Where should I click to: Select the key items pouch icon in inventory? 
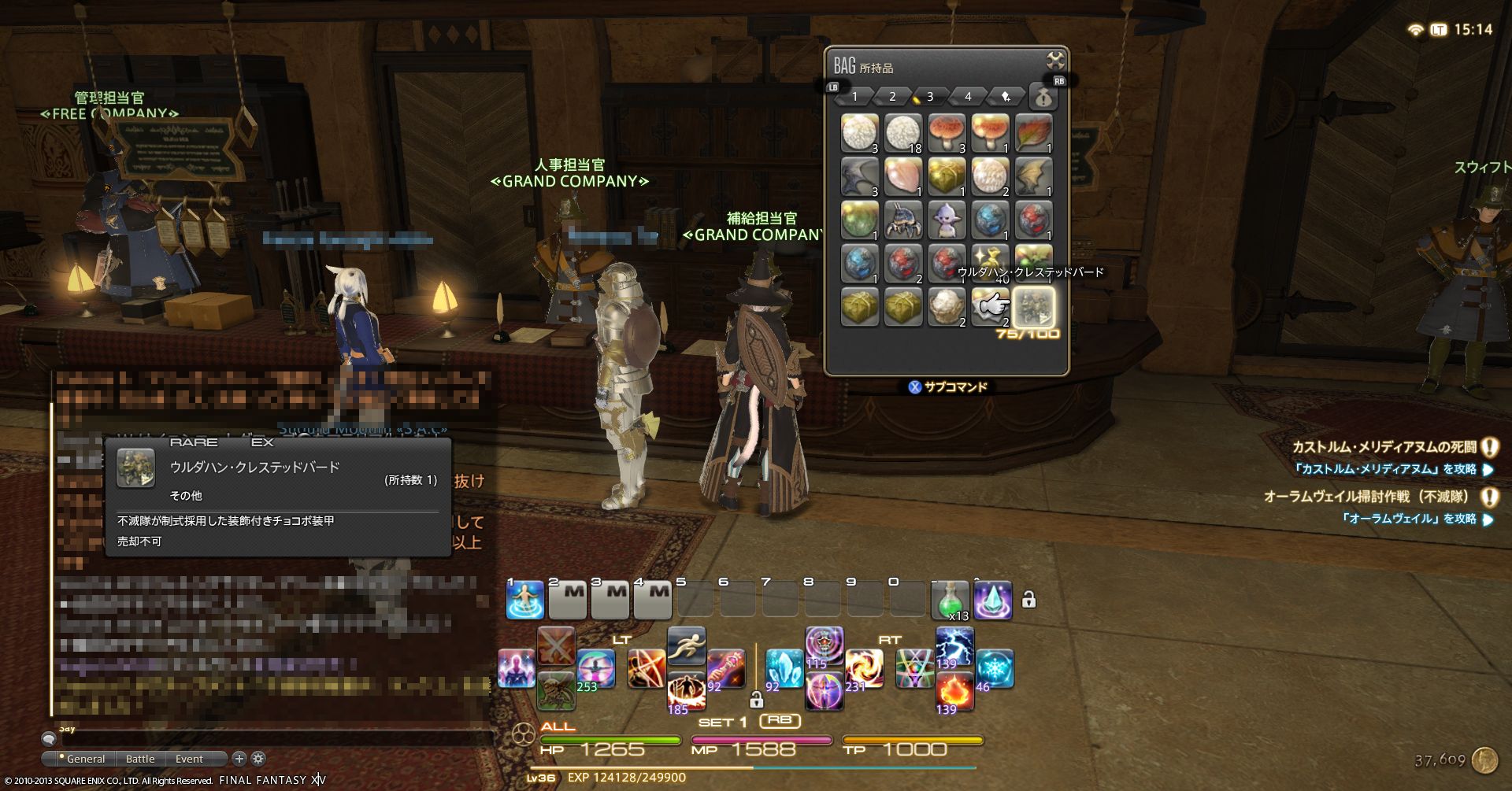1043,96
